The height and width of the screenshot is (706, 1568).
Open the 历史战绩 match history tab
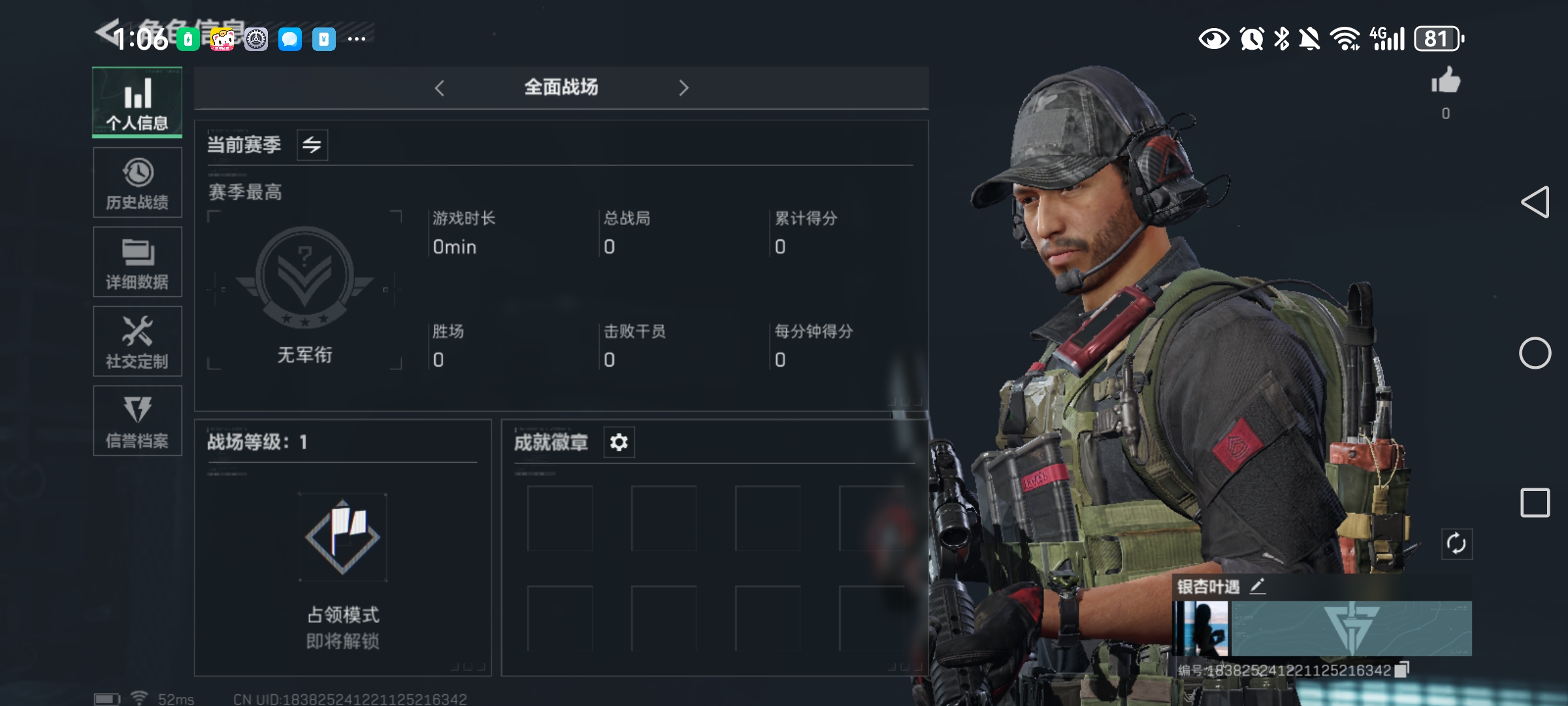137,182
